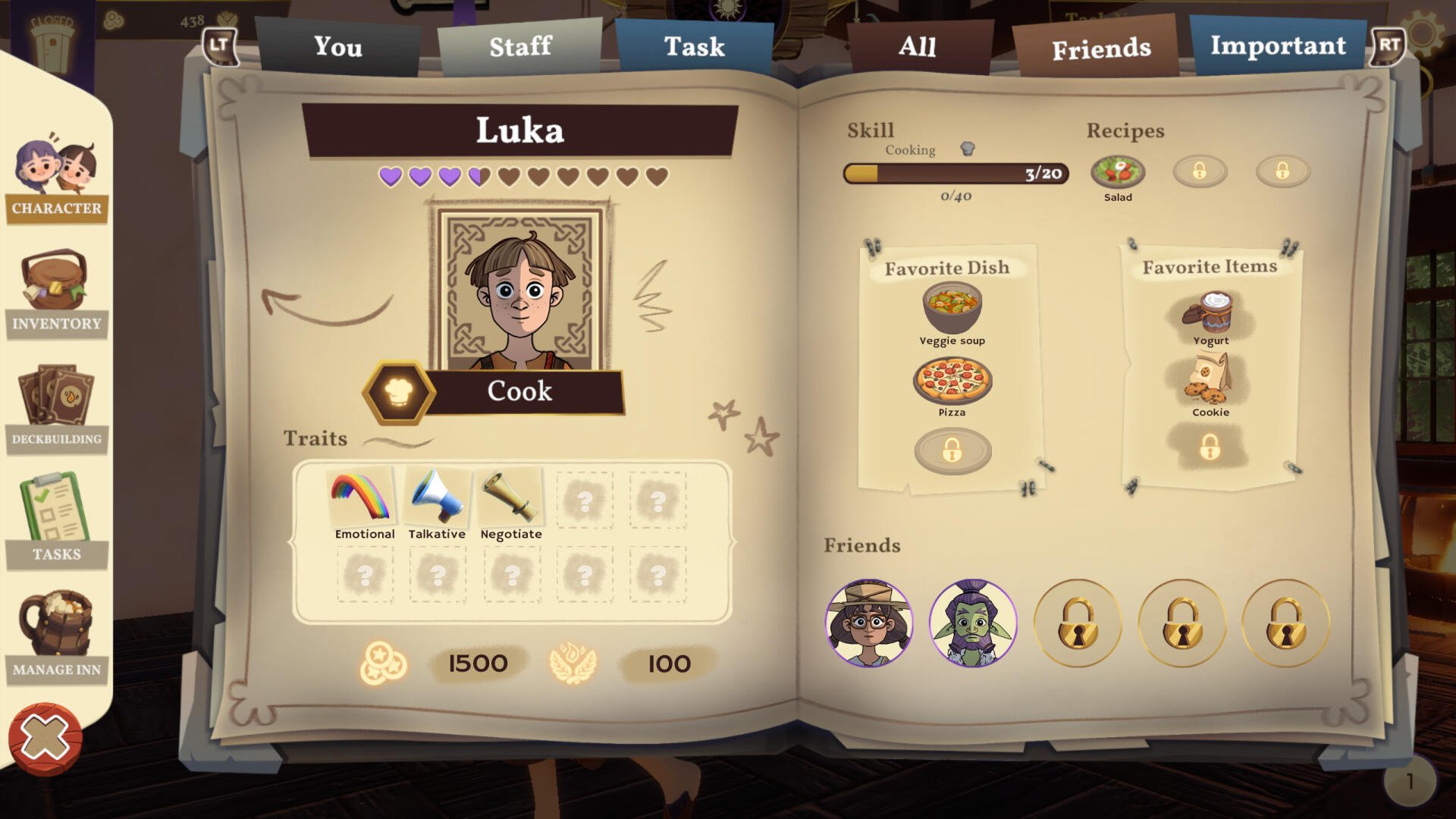Switch to the Staff tab
The height and width of the screenshot is (819, 1456).
(x=522, y=47)
